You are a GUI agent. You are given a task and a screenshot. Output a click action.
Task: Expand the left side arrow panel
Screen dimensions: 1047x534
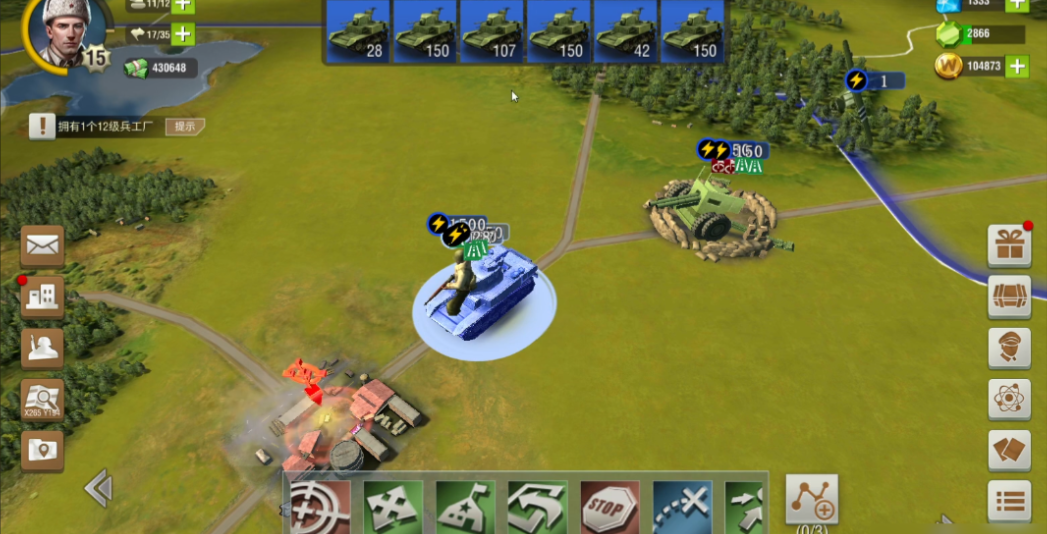97,488
